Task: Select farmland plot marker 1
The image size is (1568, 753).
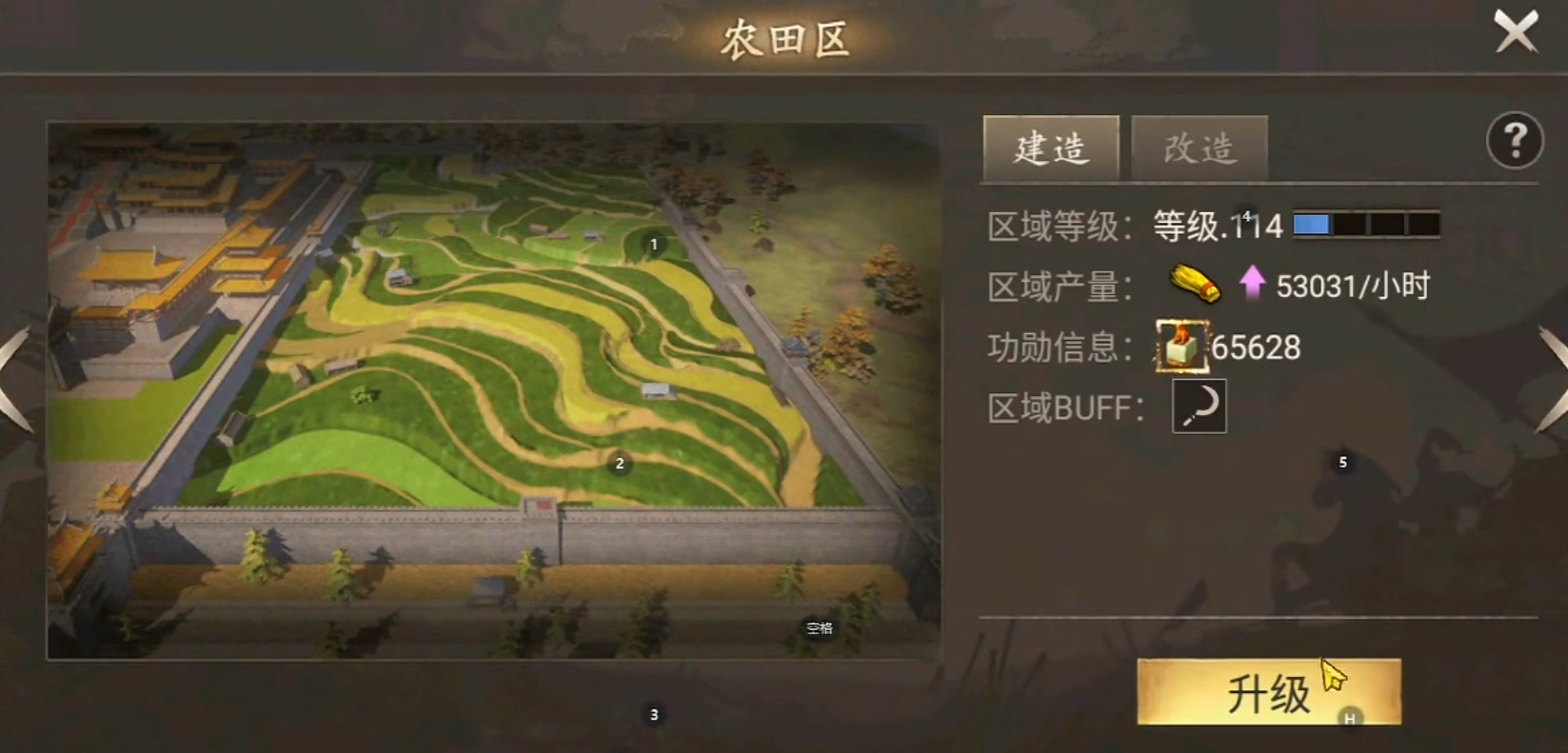Action: click(653, 243)
